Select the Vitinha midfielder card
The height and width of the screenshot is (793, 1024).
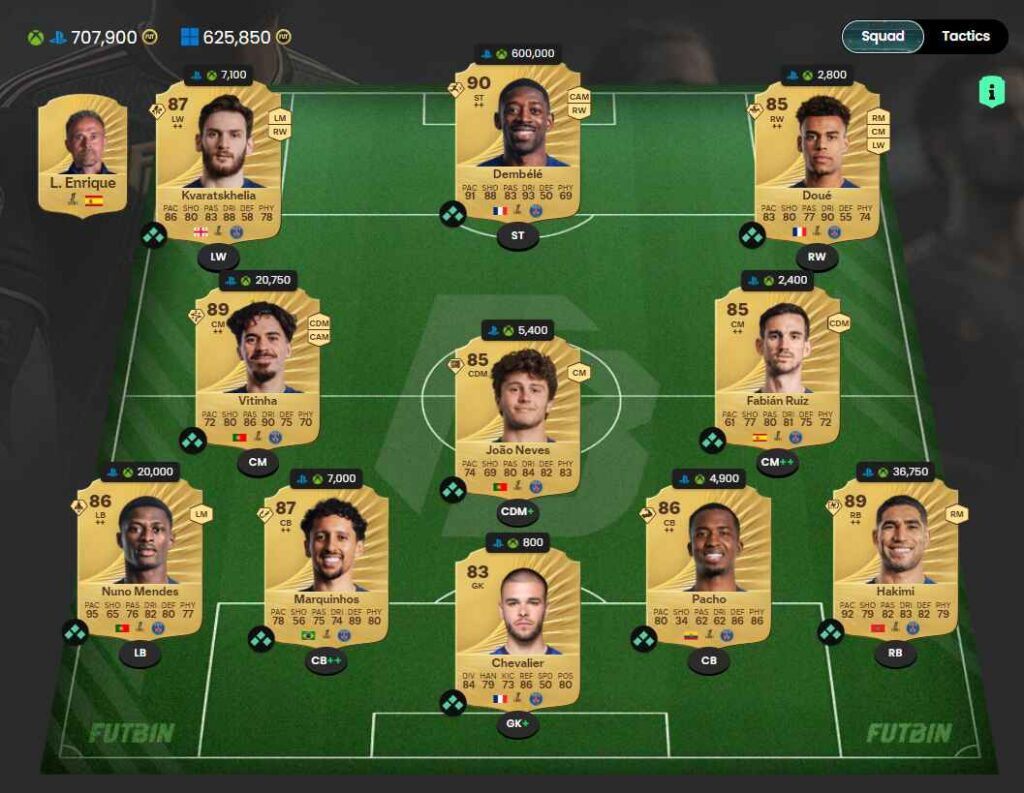click(257, 366)
